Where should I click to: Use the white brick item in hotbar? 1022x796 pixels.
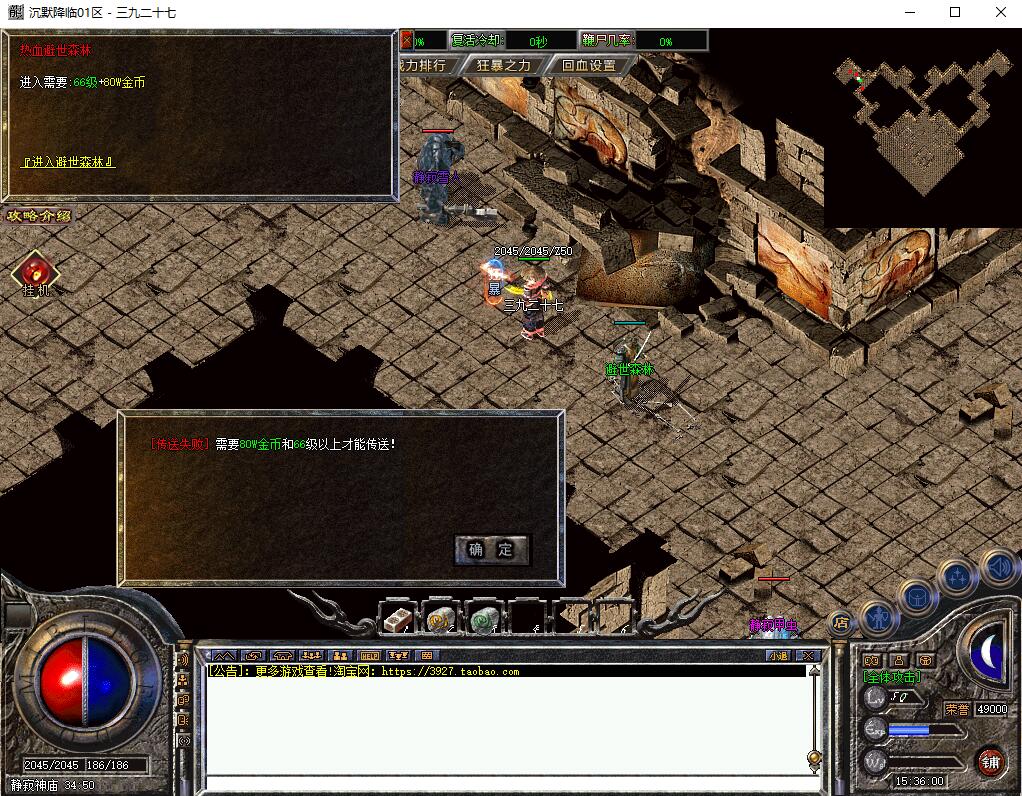pyautogui.click(x=398, y=620)
